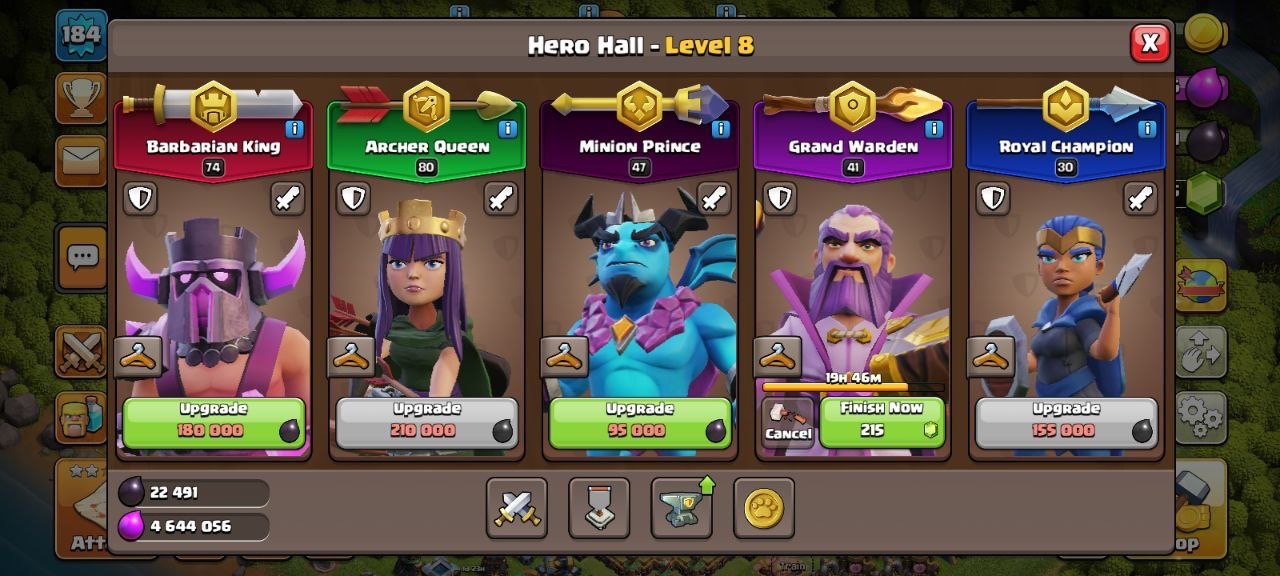Upgrade the Minion Prince for 95 000
1280x576 pixels.
pyautogui.click(x=640, y=422)
